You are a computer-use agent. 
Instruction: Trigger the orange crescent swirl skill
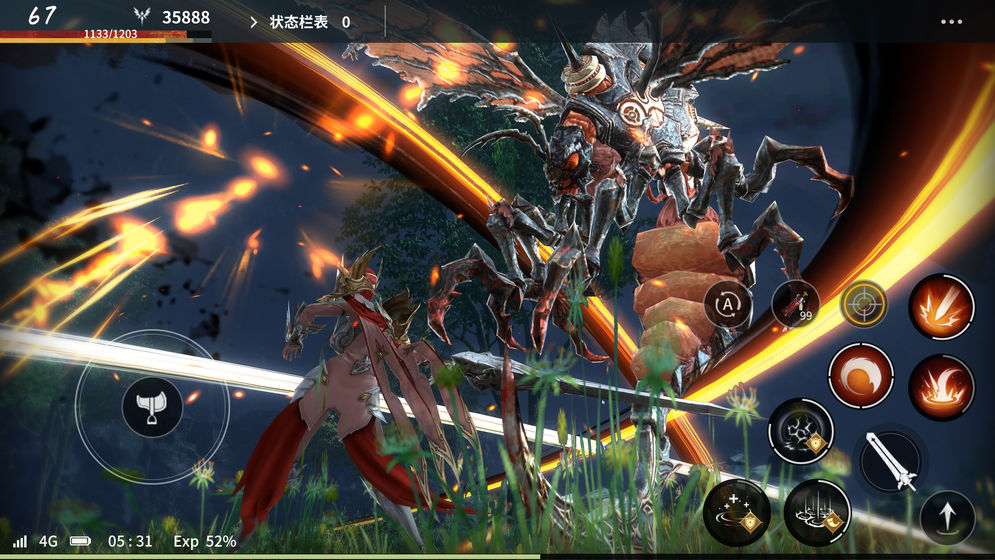click(x=860, y=376)
